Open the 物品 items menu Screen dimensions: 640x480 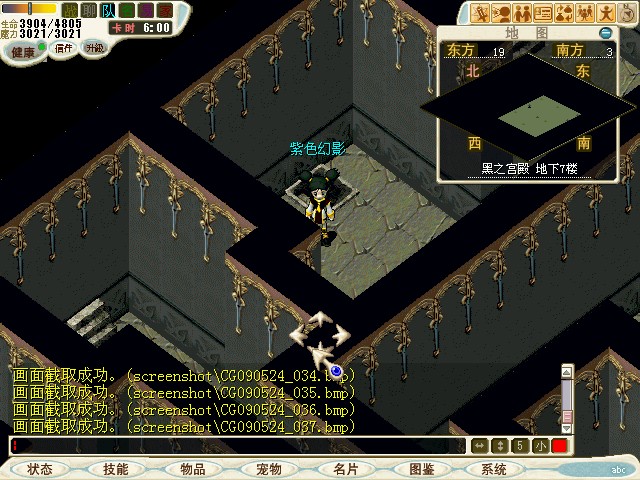[x=192, y=469]
